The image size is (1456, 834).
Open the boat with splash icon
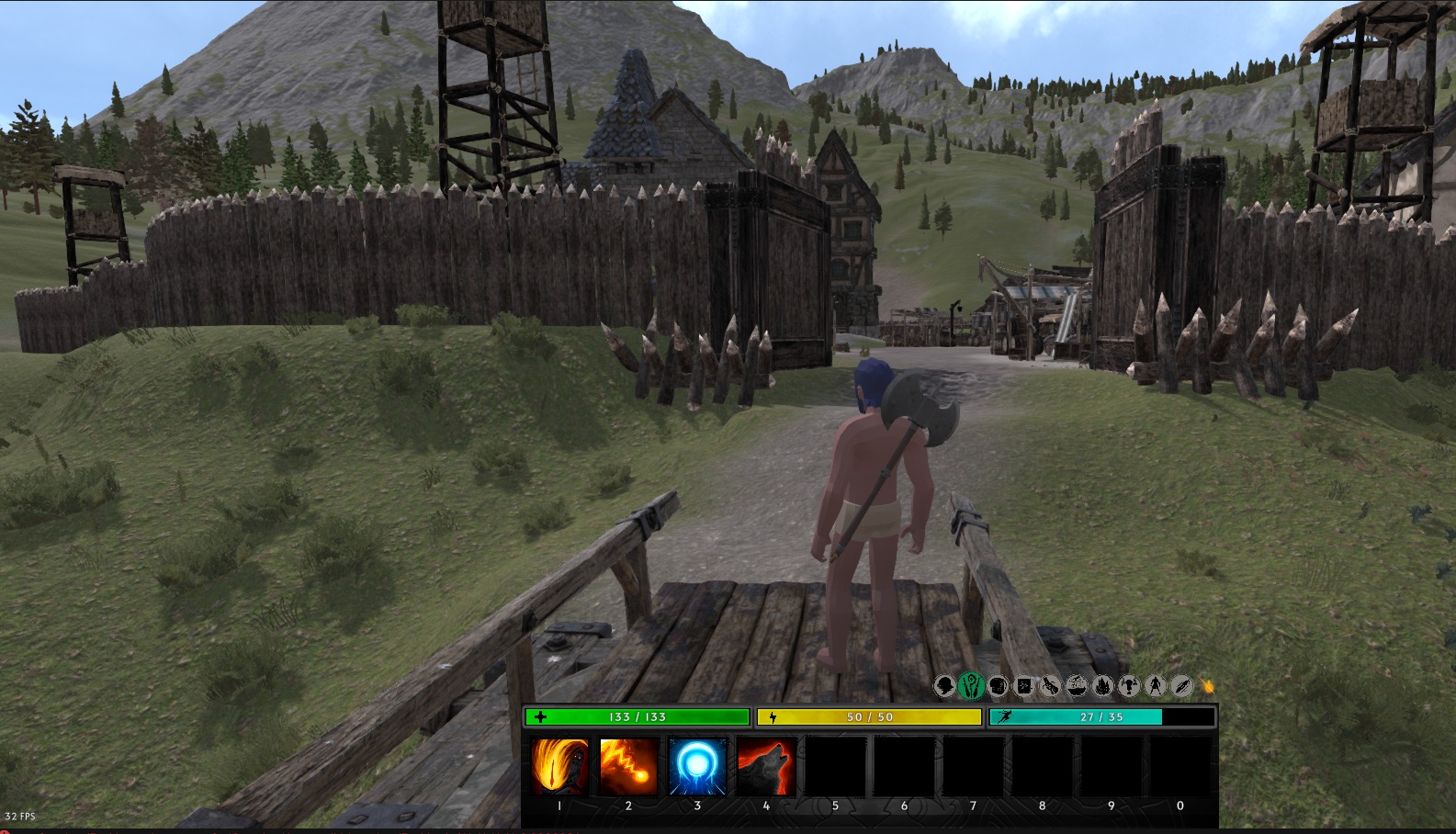1077,685
